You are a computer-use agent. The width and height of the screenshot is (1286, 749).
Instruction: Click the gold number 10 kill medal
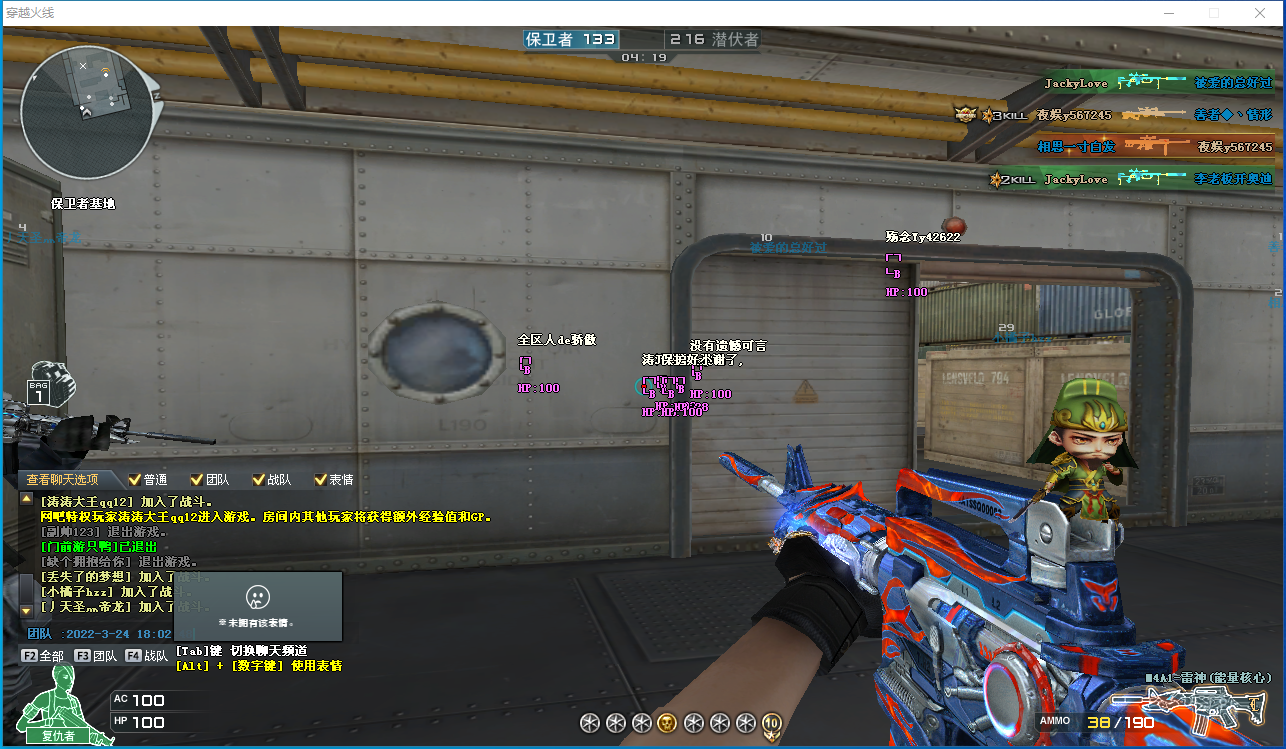click(x=771, y=724)
